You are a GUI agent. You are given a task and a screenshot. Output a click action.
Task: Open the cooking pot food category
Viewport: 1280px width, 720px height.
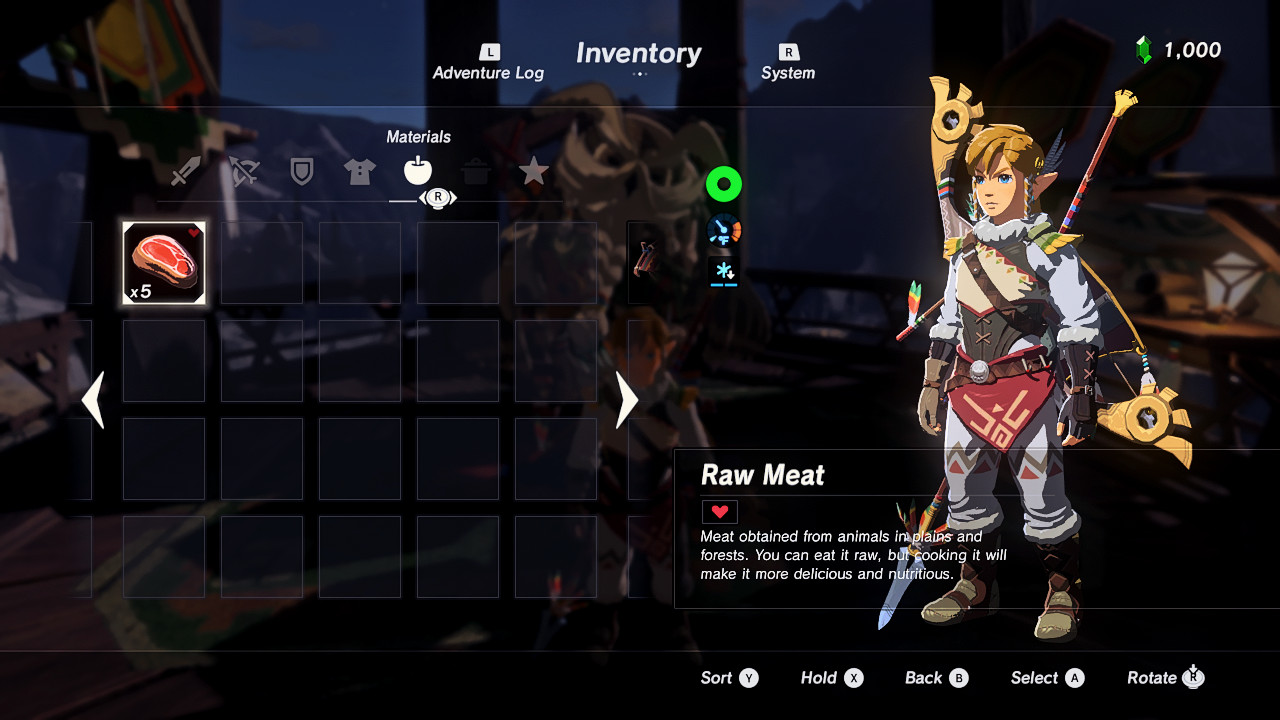click(x=475, y=170)
